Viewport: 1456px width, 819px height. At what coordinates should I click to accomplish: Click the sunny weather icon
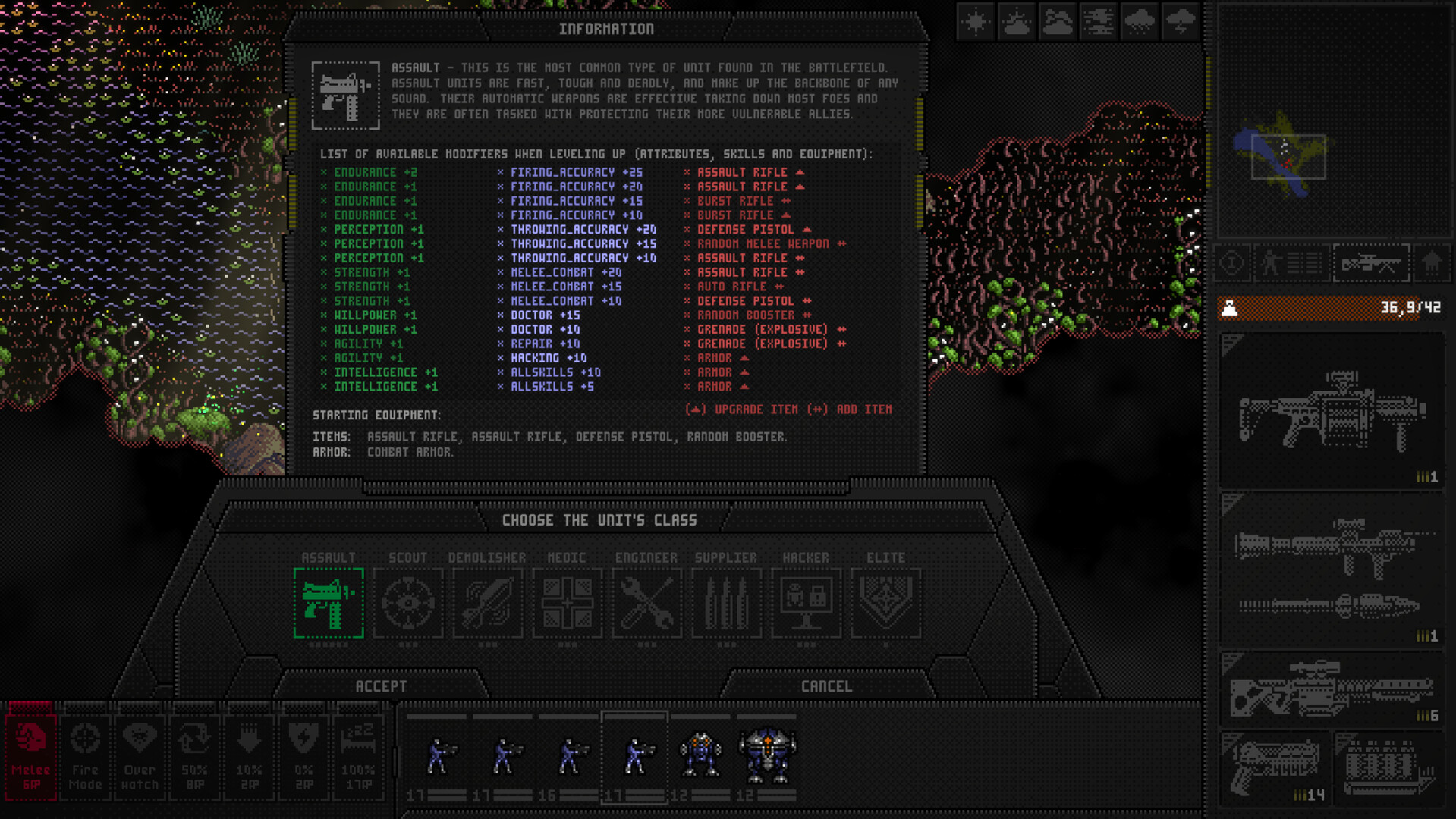click(975, 22)
